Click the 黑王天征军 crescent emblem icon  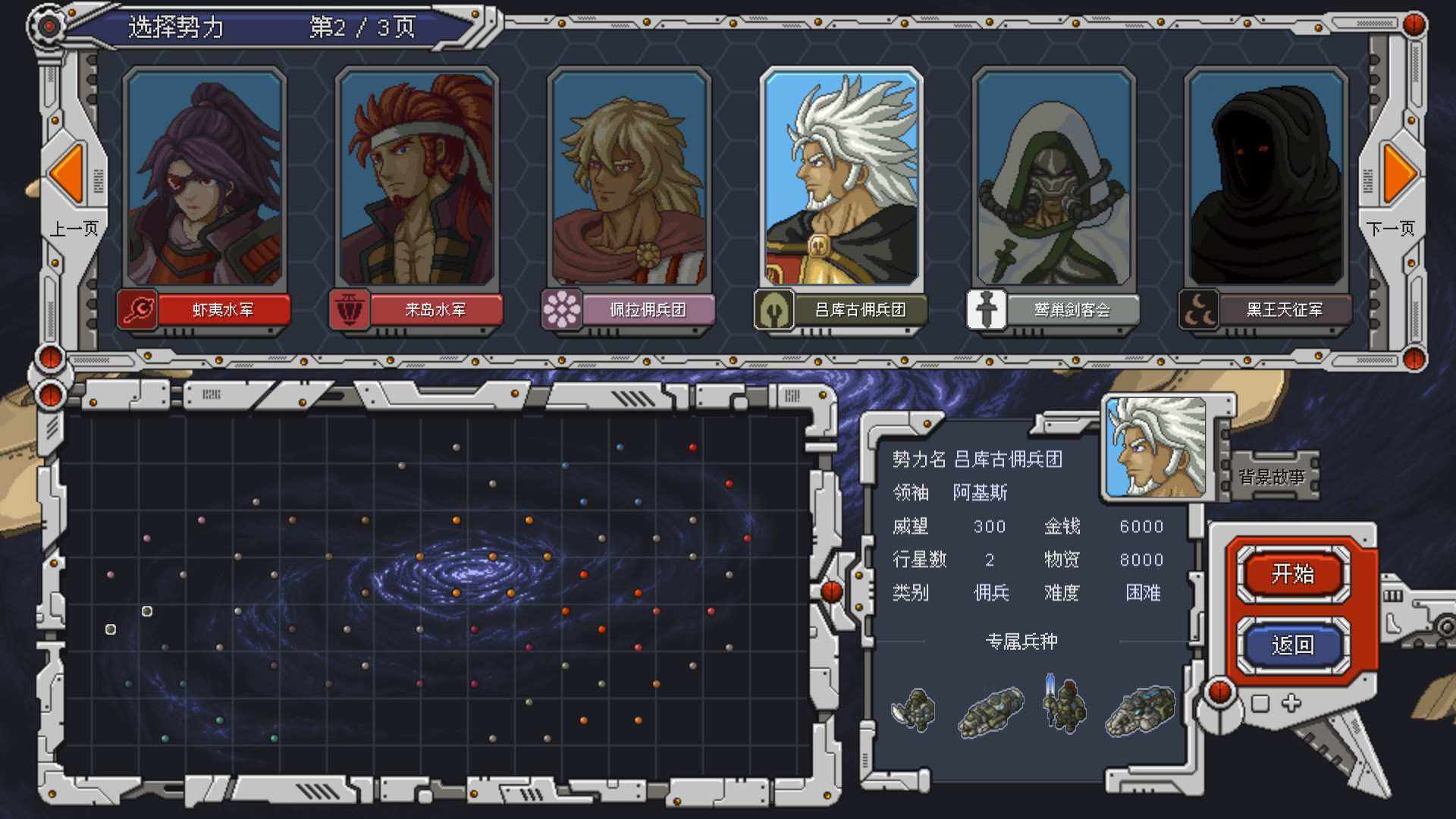pyautogui.click(x=1198, y=309)
